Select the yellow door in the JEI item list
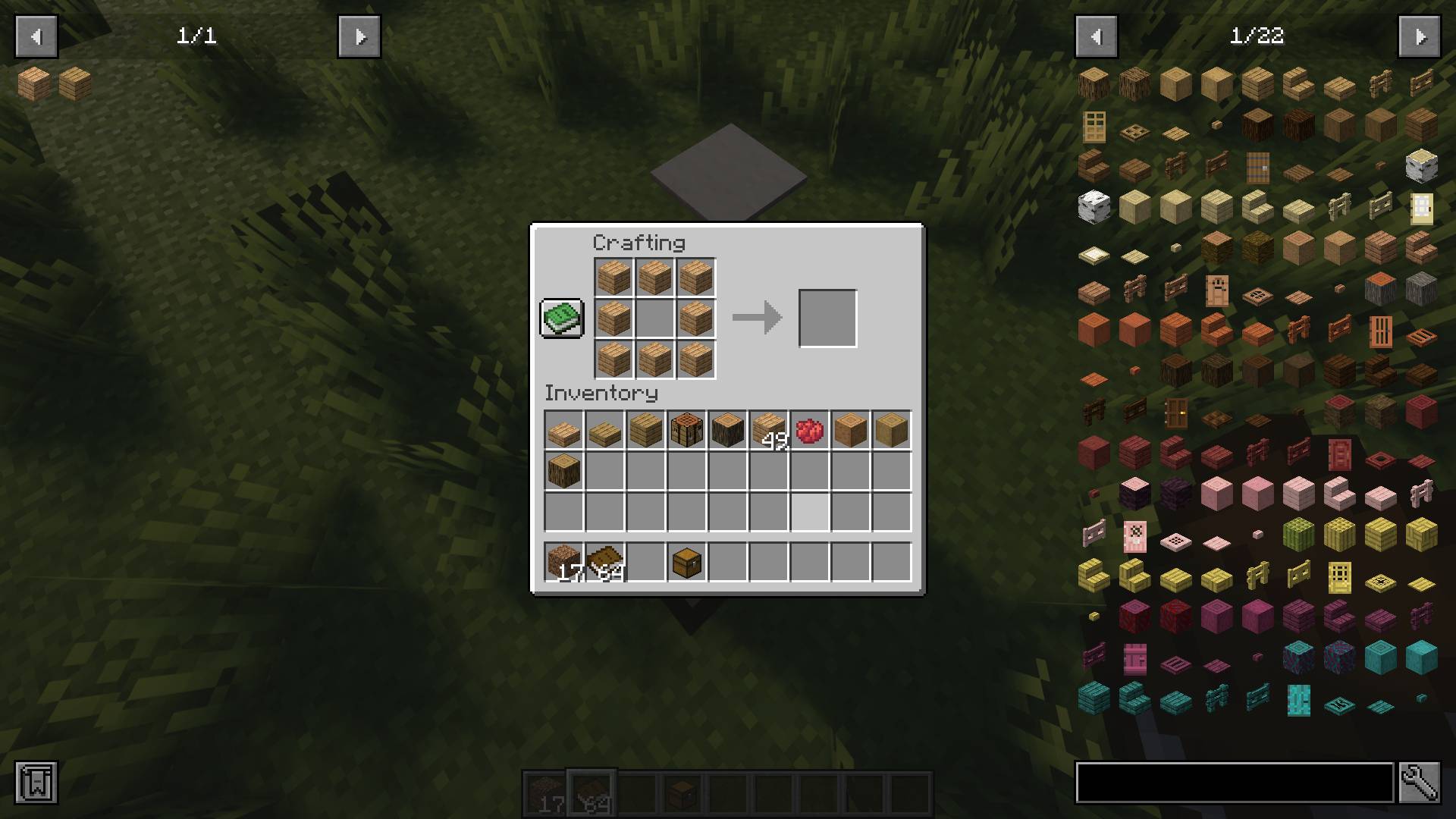This screenshot has width=1456, height=819. (x=1339, y=577)
